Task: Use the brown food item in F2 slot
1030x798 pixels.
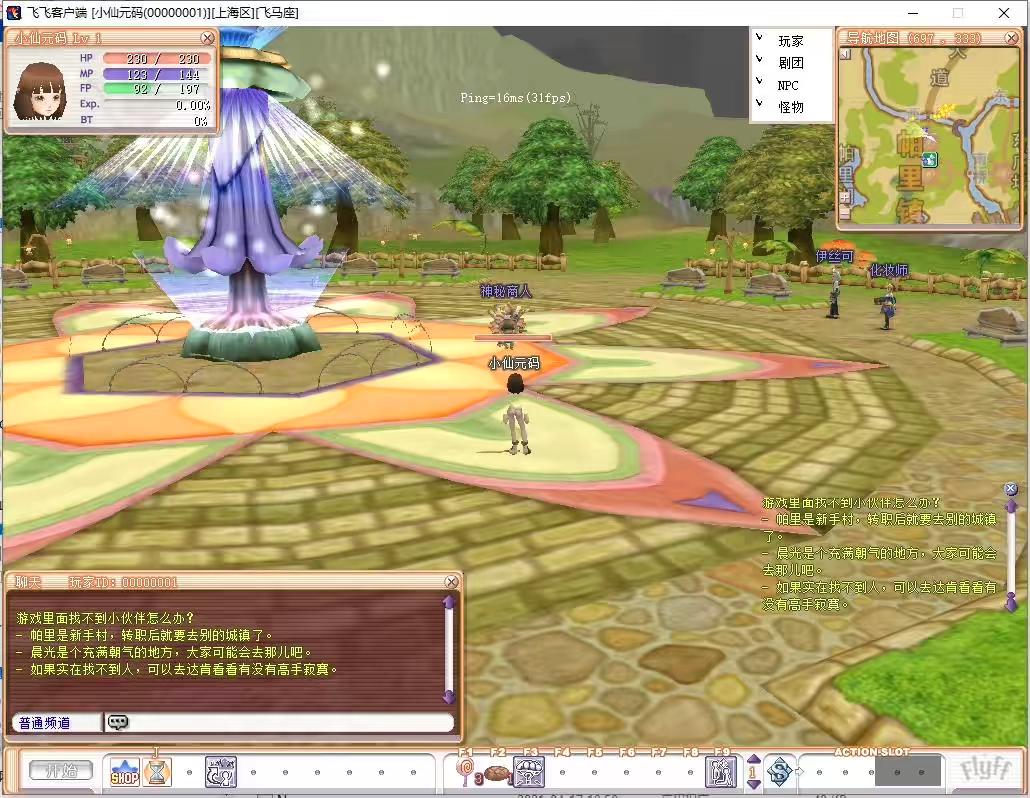Action: [496, 772]
